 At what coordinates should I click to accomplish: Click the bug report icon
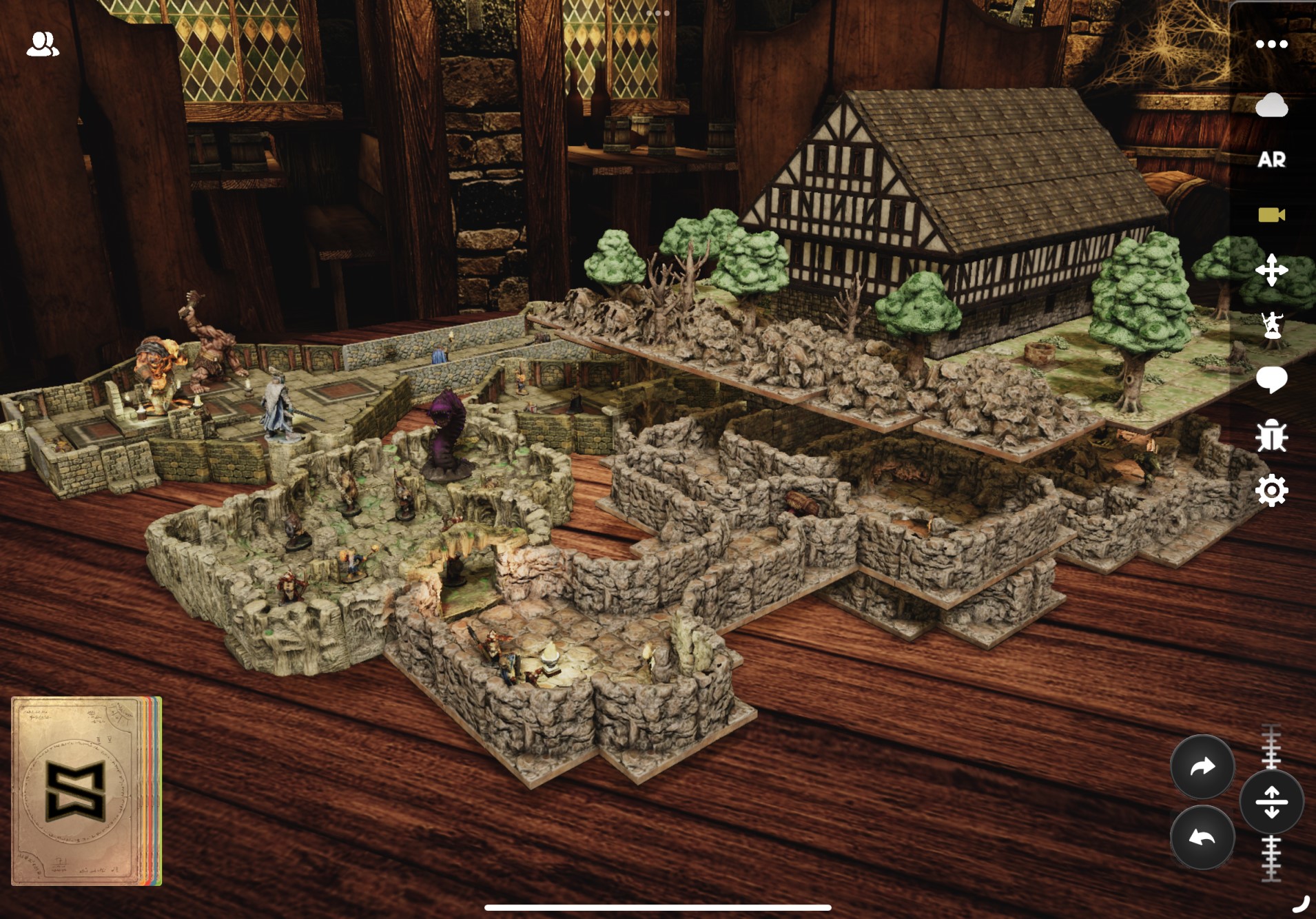tap(1271, 435)
